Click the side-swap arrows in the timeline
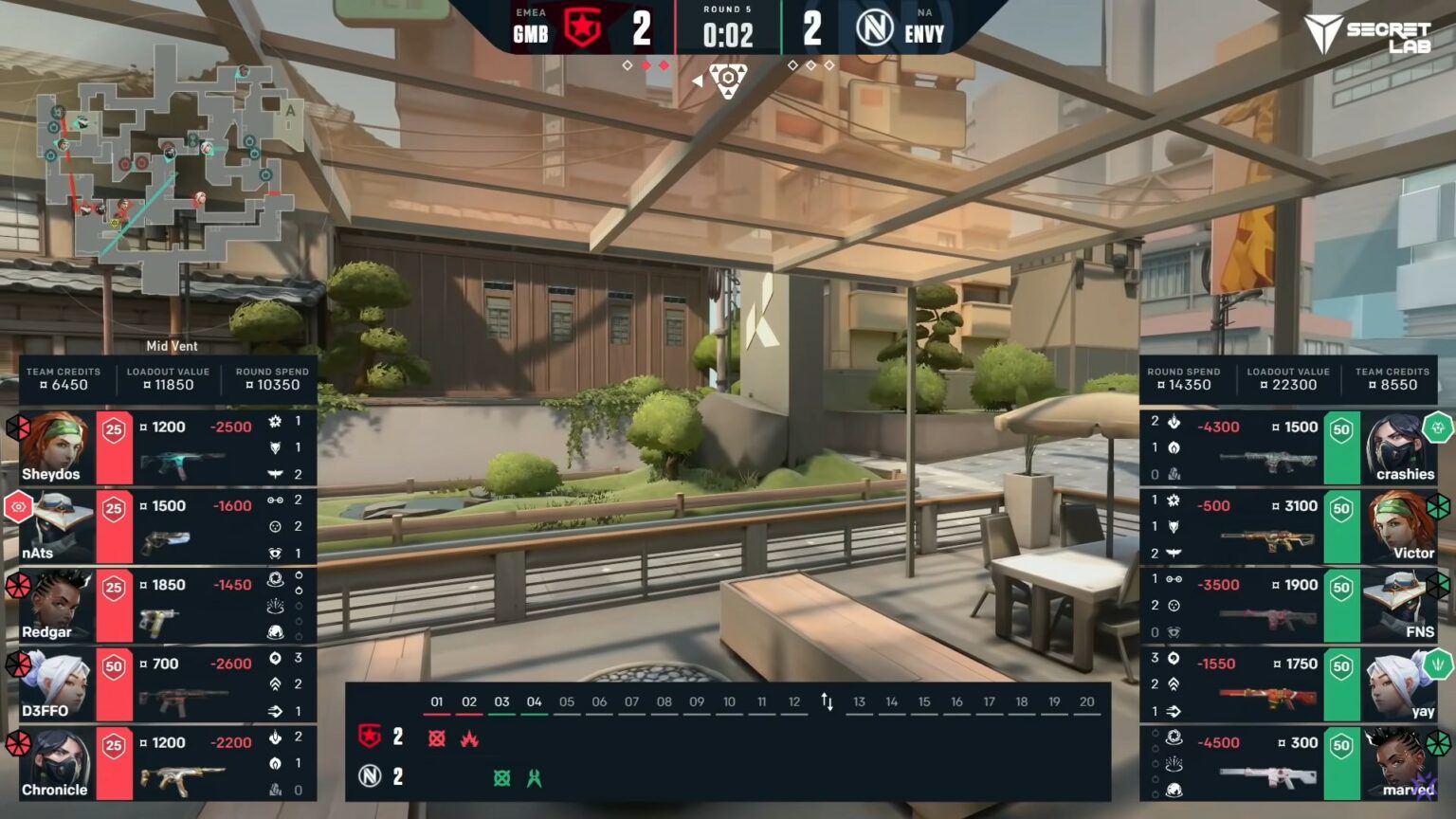This screenshot has height=819, width=1456. point(827,702)
